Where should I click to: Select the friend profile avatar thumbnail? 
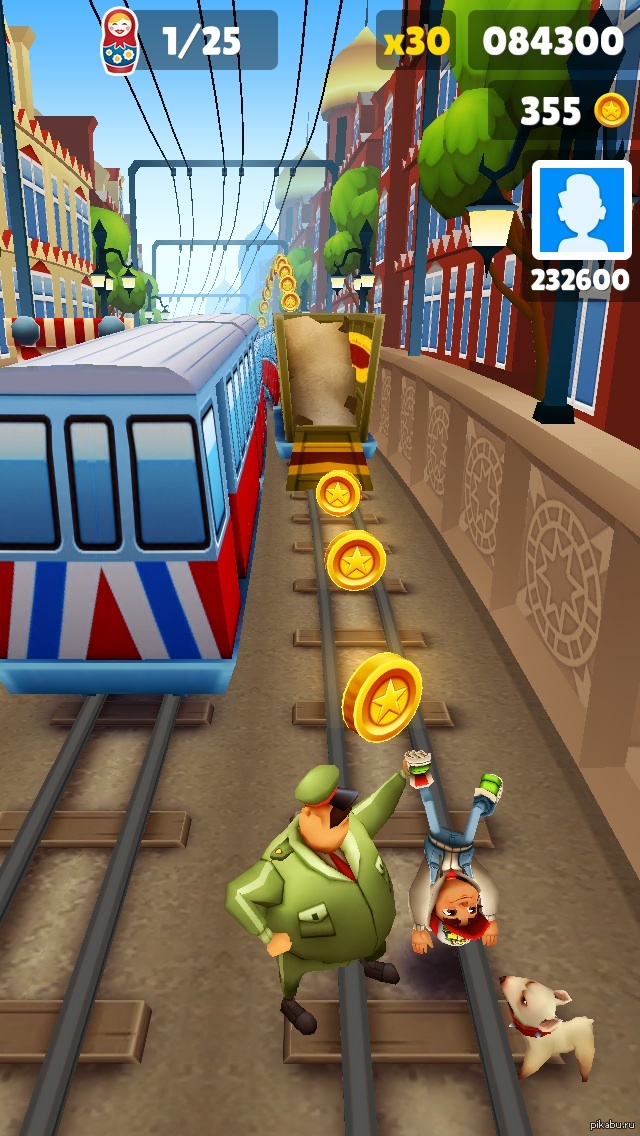coord(581,211)
